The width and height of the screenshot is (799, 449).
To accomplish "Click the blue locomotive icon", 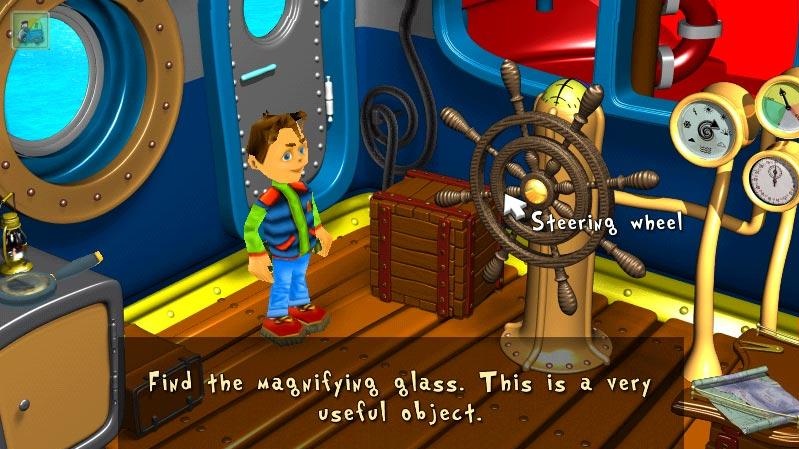I will coord(27,30).
